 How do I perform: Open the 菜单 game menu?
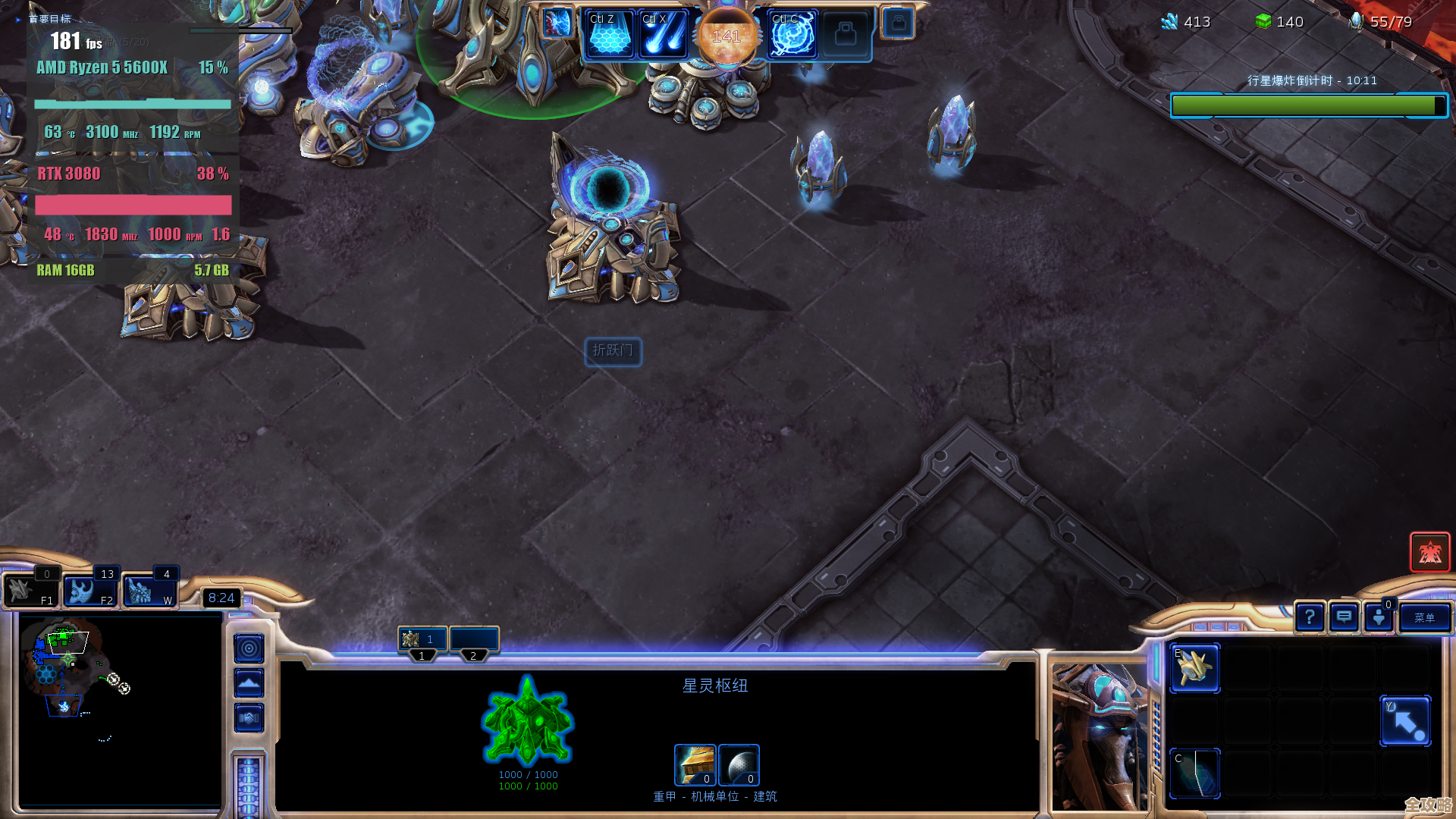coord(1424,618)
